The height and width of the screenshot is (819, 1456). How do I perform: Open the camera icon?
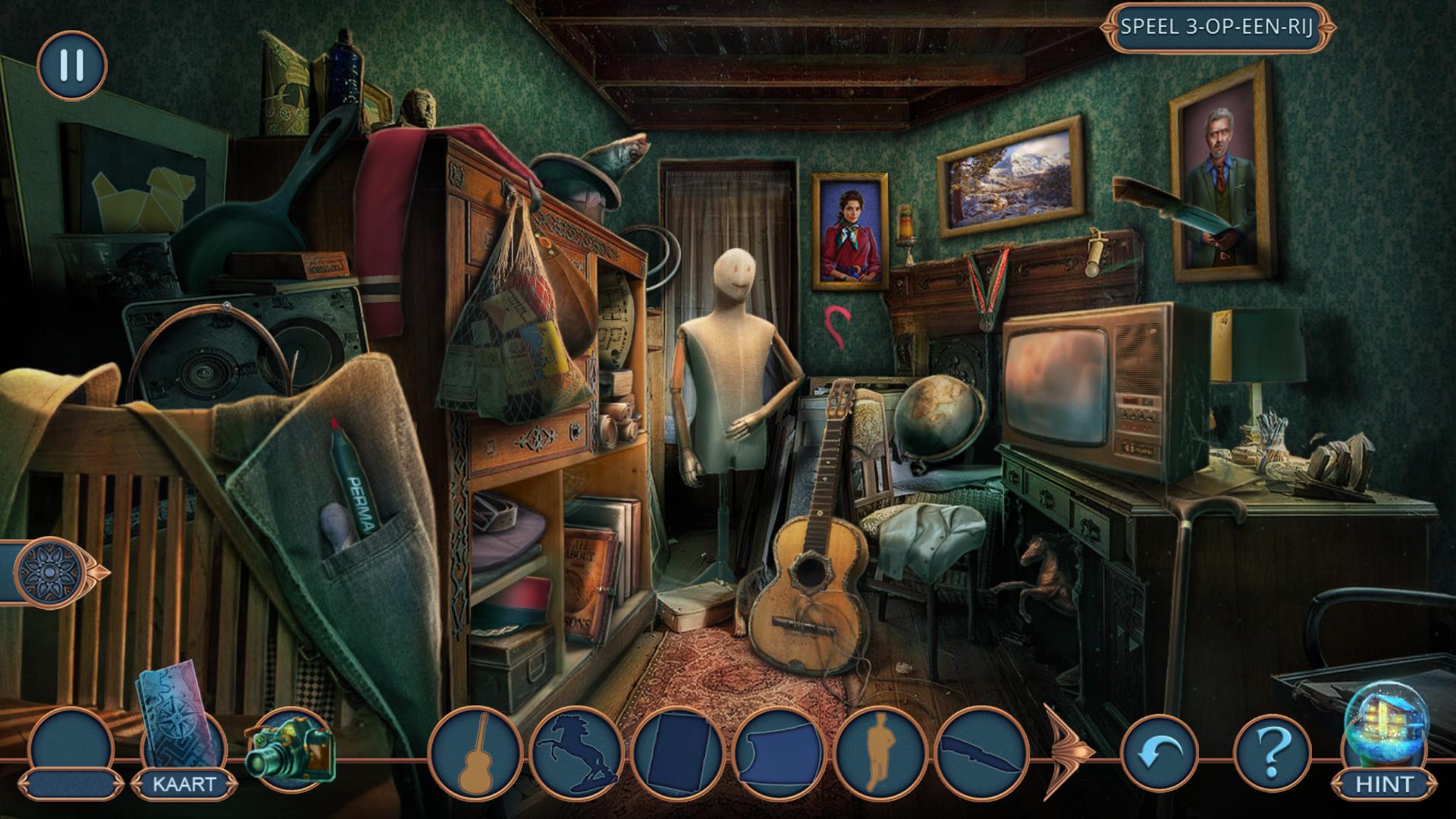pyautogui.click(x=290, y=747)
